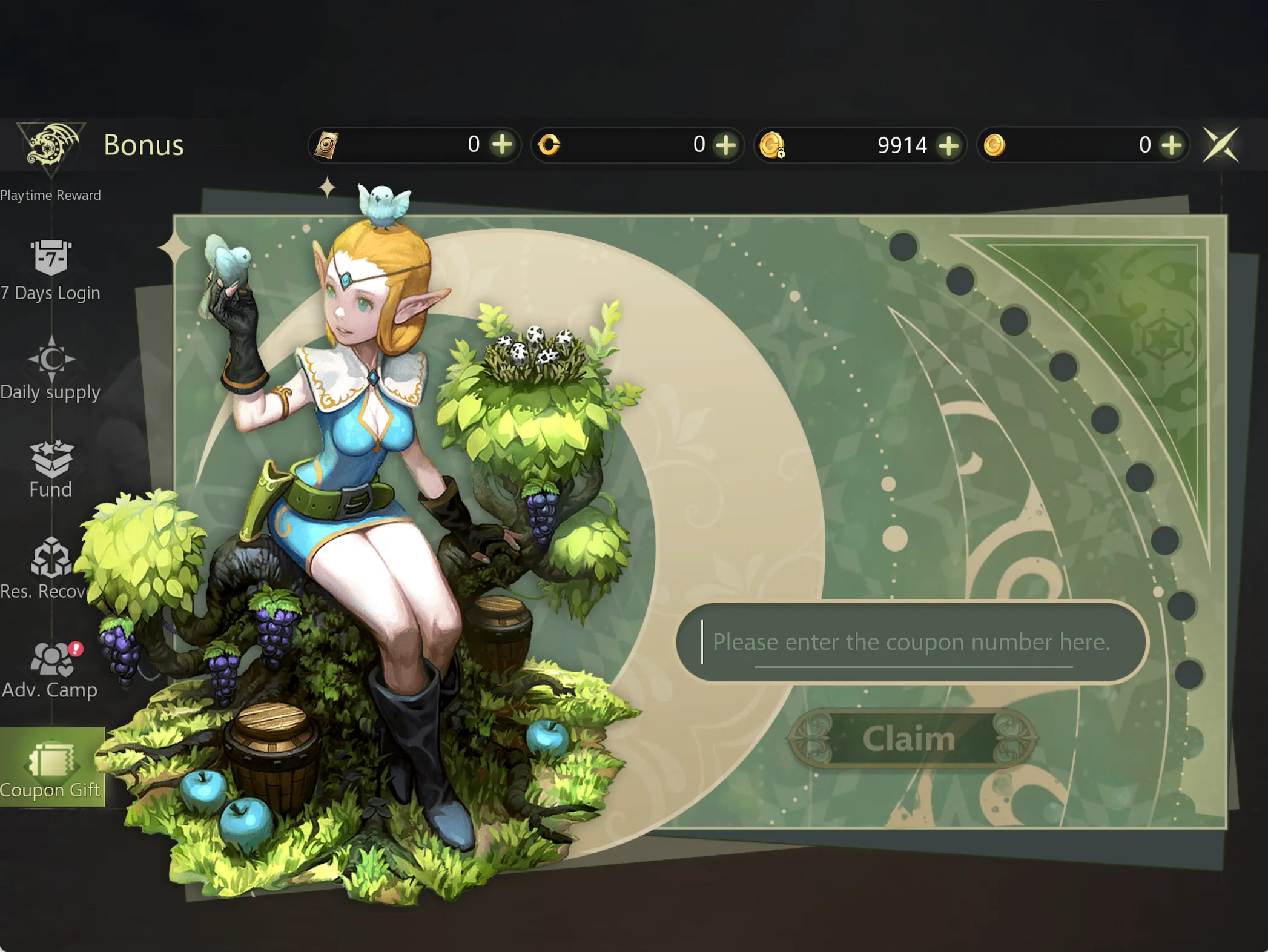
Task: Open the Res. Recovery snowflake icon
Action: pyautogui.click(x=51, y=560)
